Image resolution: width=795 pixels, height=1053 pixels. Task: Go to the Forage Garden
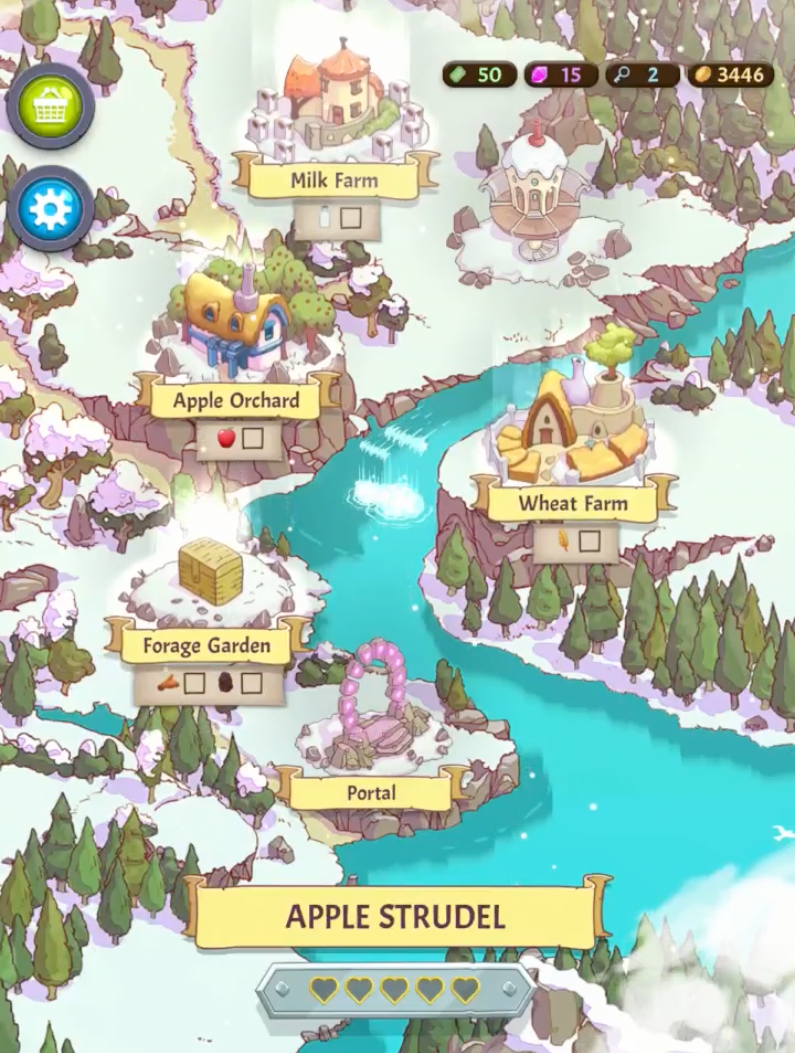point(206,645)
